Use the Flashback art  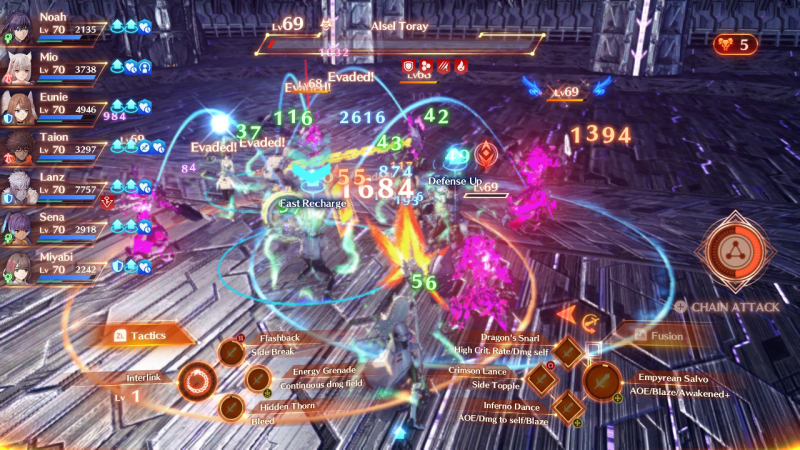(232, 353)
